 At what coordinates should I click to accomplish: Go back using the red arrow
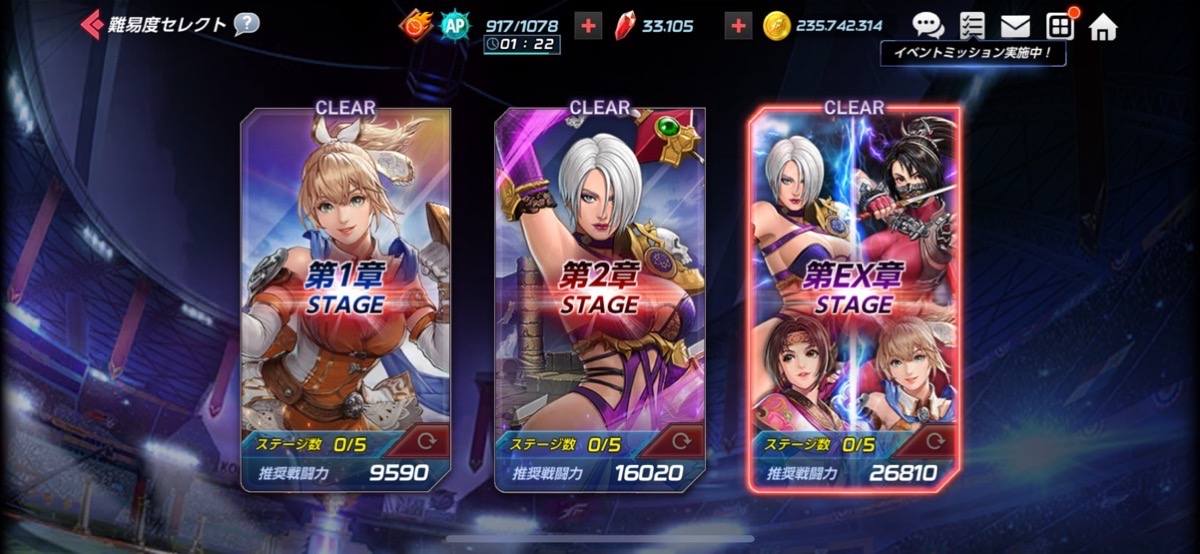pos(92,24)
